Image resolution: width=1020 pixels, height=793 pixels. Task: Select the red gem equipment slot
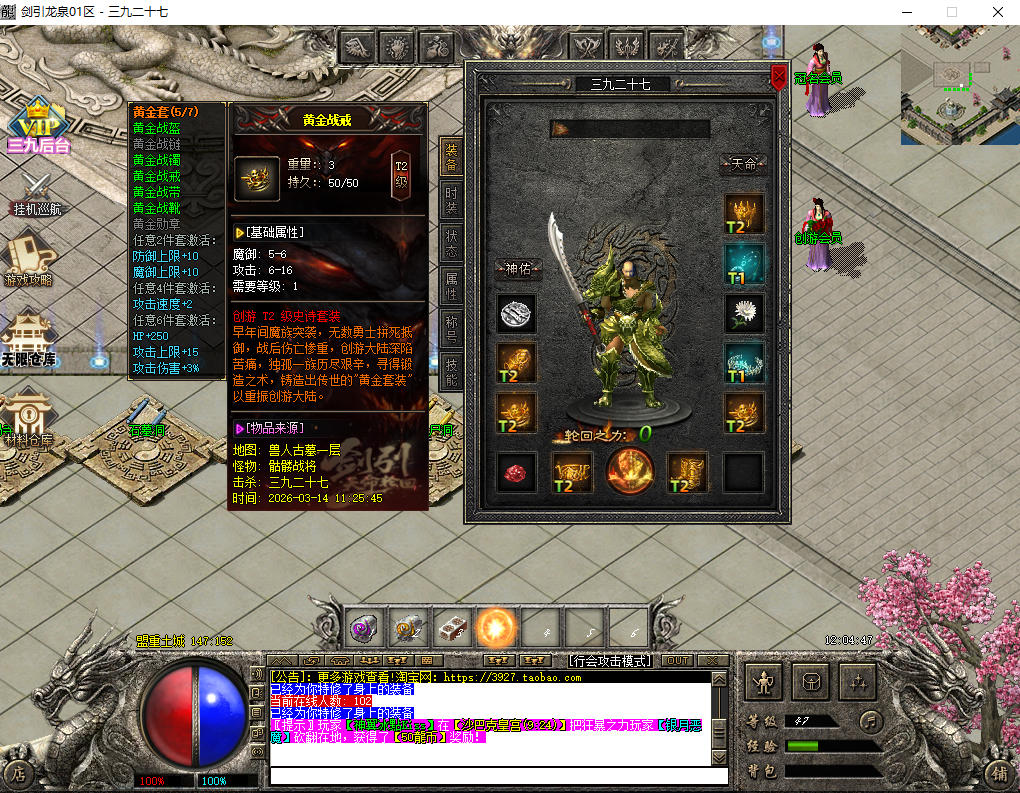[517, 472]
